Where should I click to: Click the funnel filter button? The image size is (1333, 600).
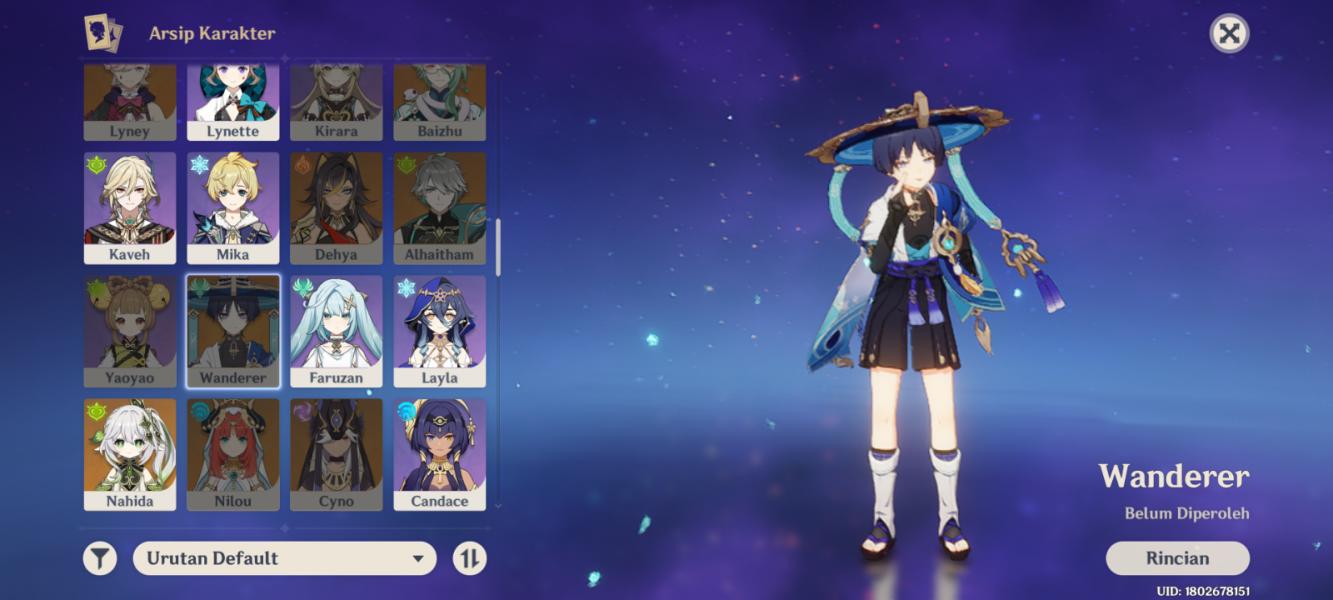pyautogui.click(x=100, y=558)
